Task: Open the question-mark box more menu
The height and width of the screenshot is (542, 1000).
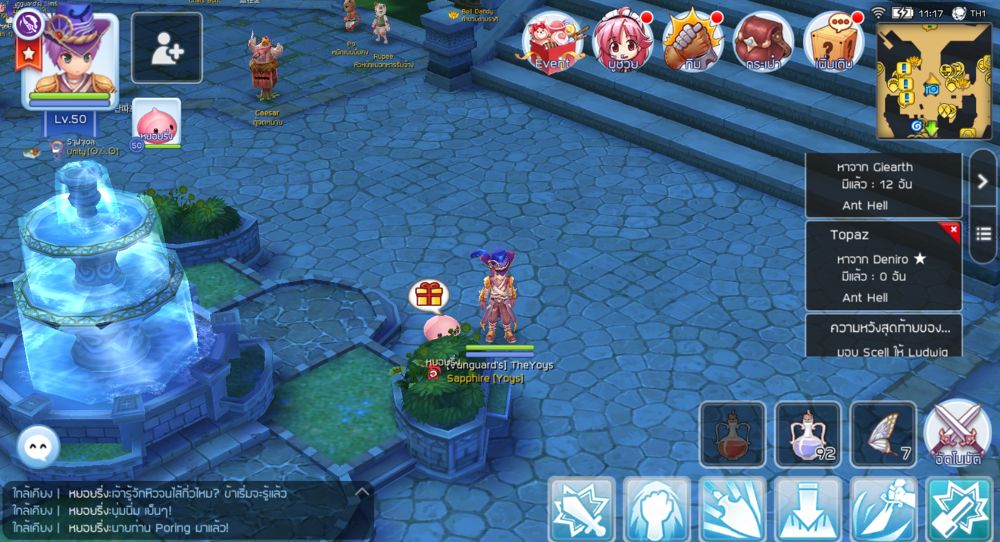Action: click(x=834, y=42)
